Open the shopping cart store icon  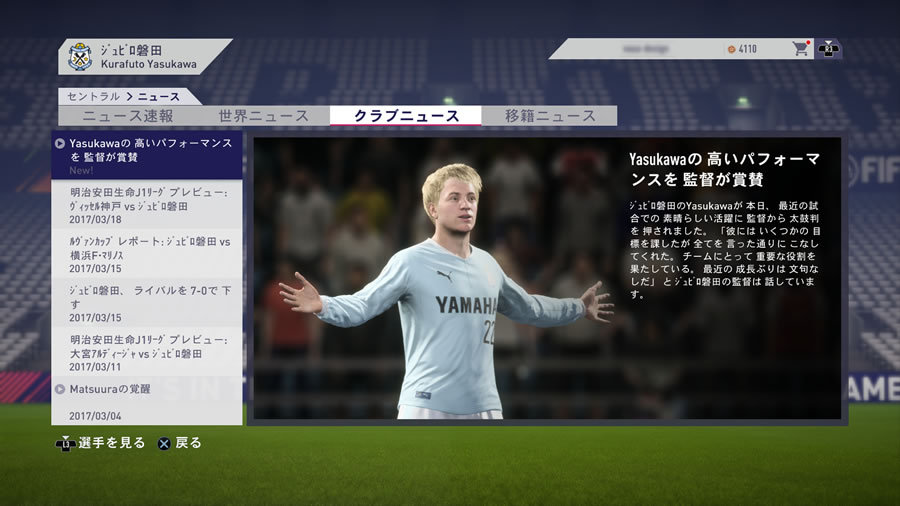pos(800,48)
